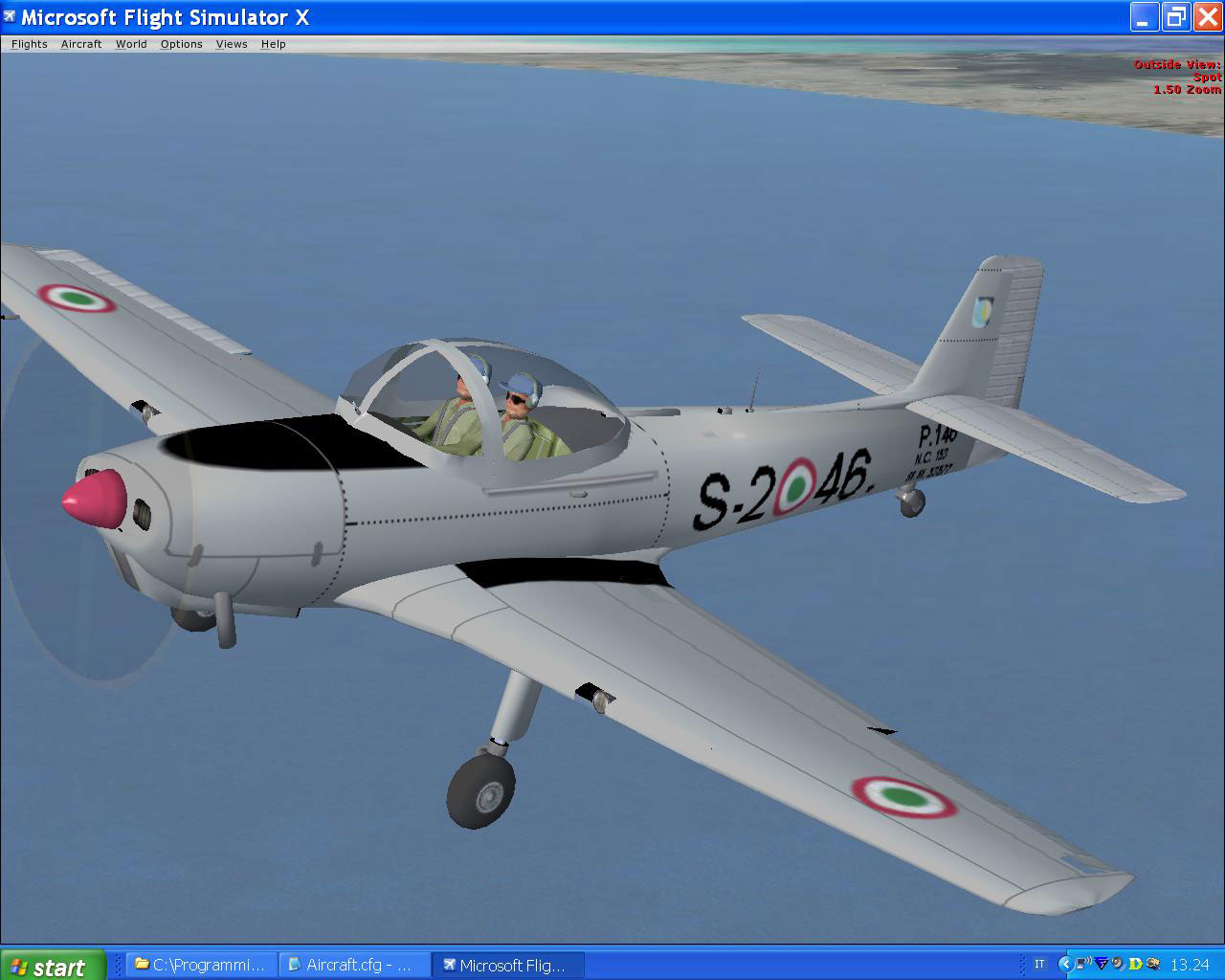Click the speaker-with-waves tray icon
Viewport: 1225px width, 980px height.
click(x=1083, y=964)
